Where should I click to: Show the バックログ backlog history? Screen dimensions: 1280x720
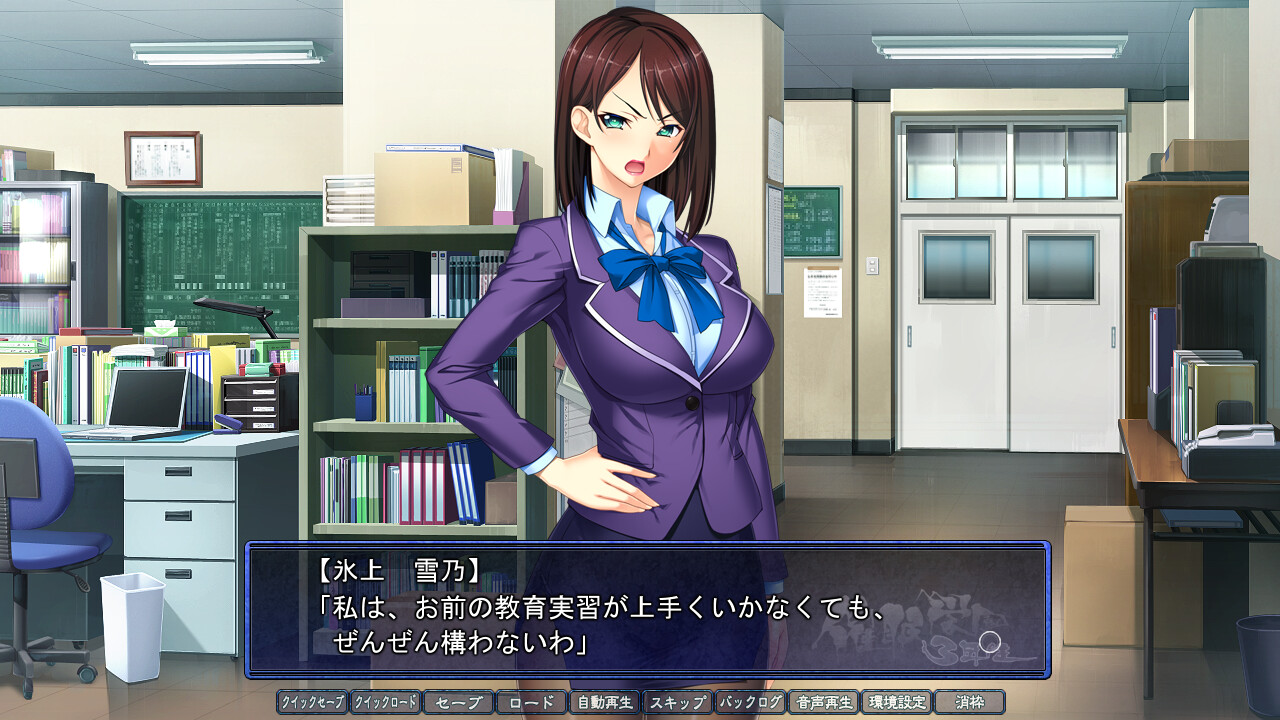pyautogui.click(x=750, y=702)
